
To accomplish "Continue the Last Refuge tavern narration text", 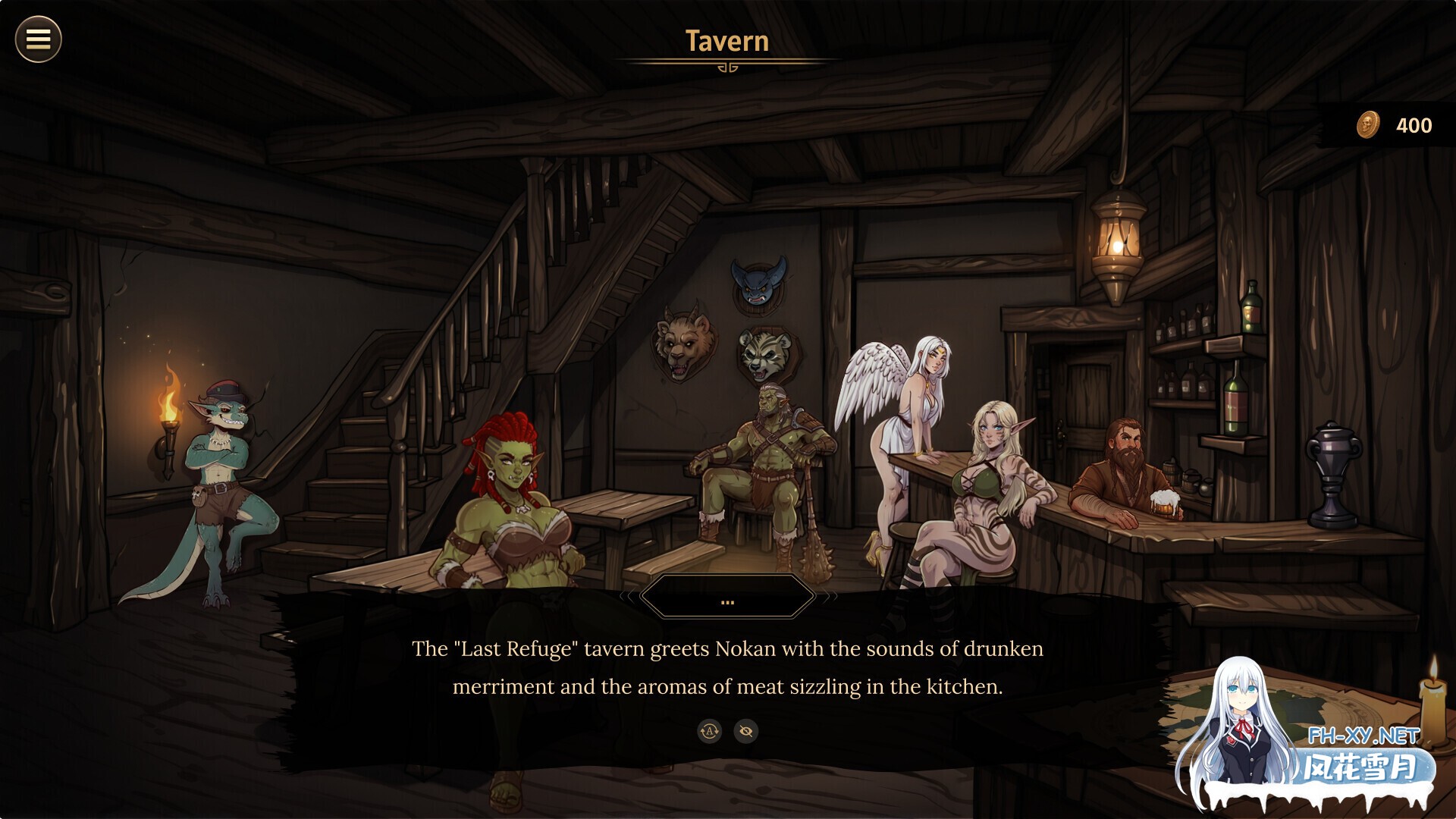I will pyautogui.click(x=727, y=667).
